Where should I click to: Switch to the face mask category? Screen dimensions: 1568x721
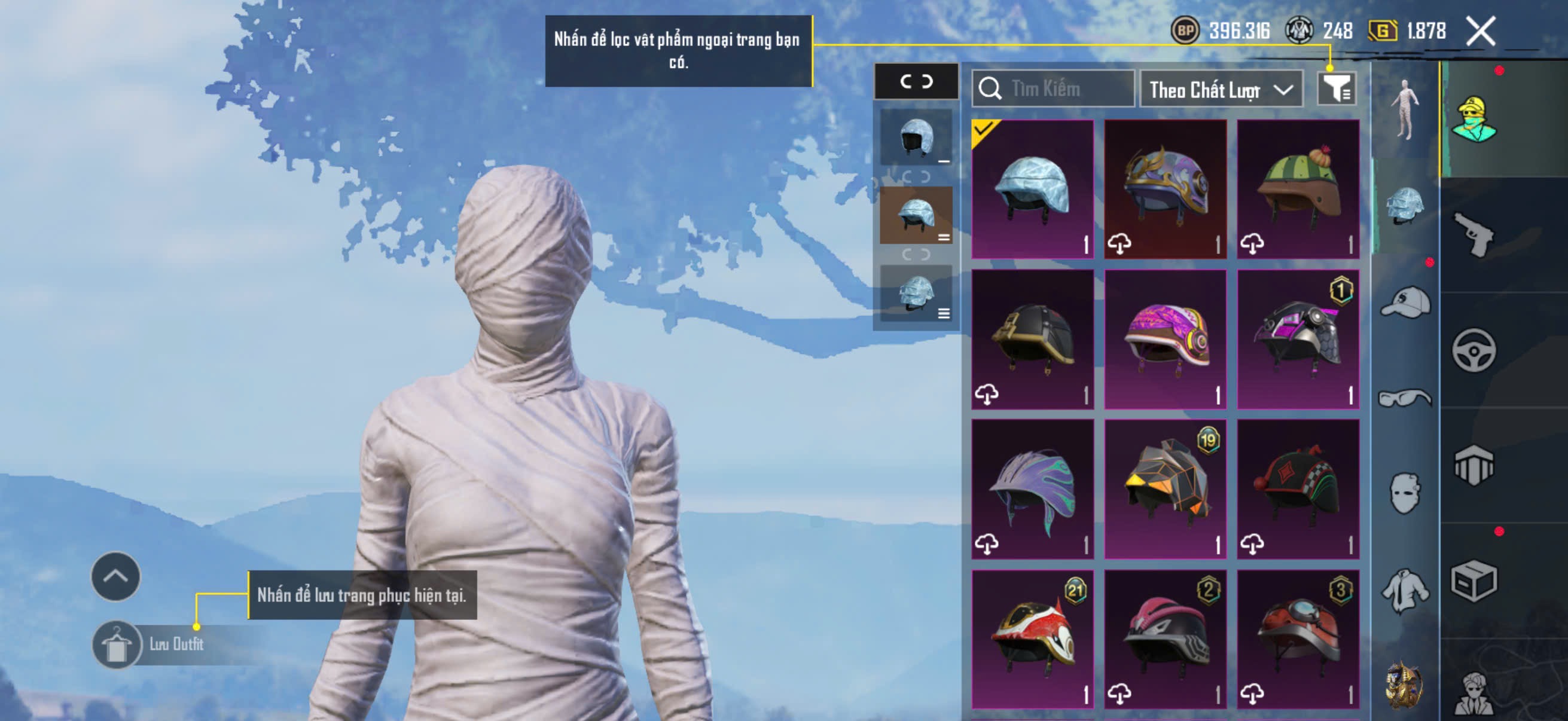pos(1405,493)
